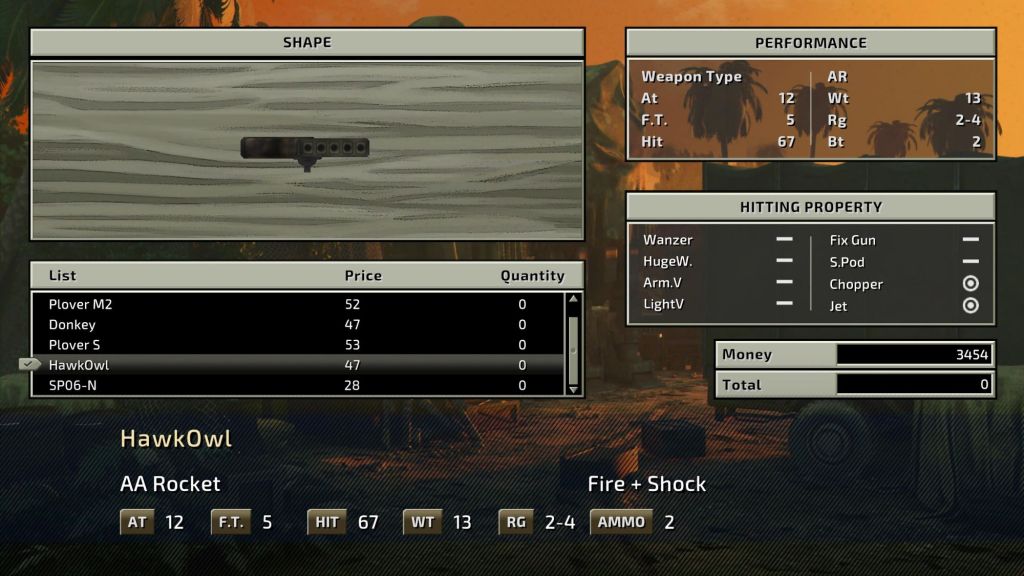Choose the Donkey weapon entry
The height and width of the screenshot is (576, 1024).
(300, 325)
